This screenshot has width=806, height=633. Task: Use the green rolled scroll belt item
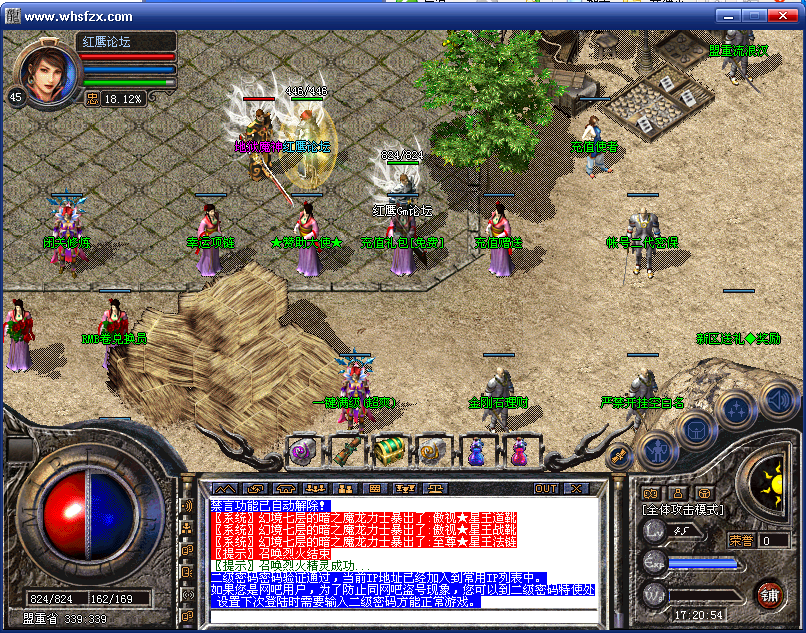[x=345, y=451]
